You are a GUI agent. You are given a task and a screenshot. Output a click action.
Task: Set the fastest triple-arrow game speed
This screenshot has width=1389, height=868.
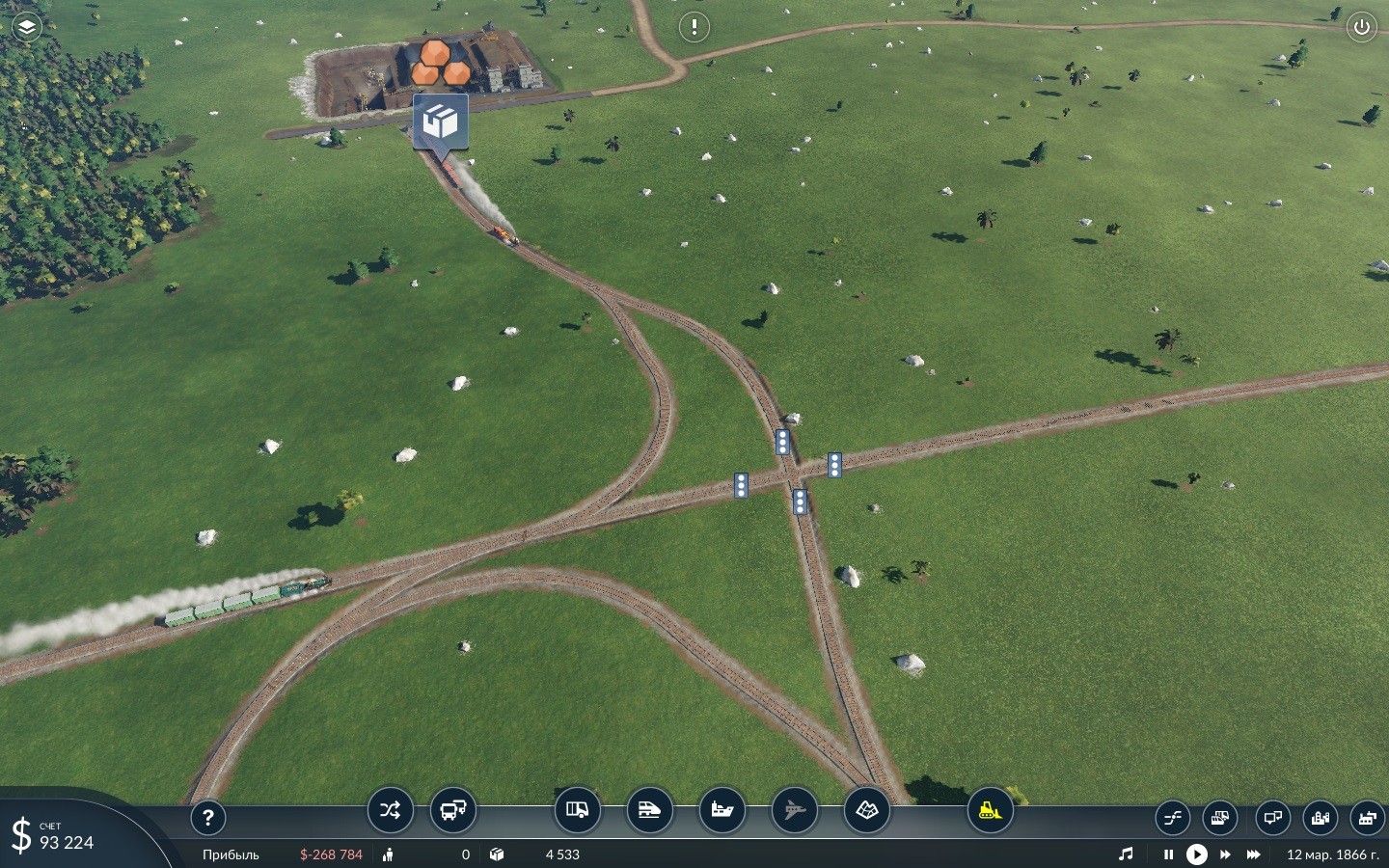[x=1253, y=854]
